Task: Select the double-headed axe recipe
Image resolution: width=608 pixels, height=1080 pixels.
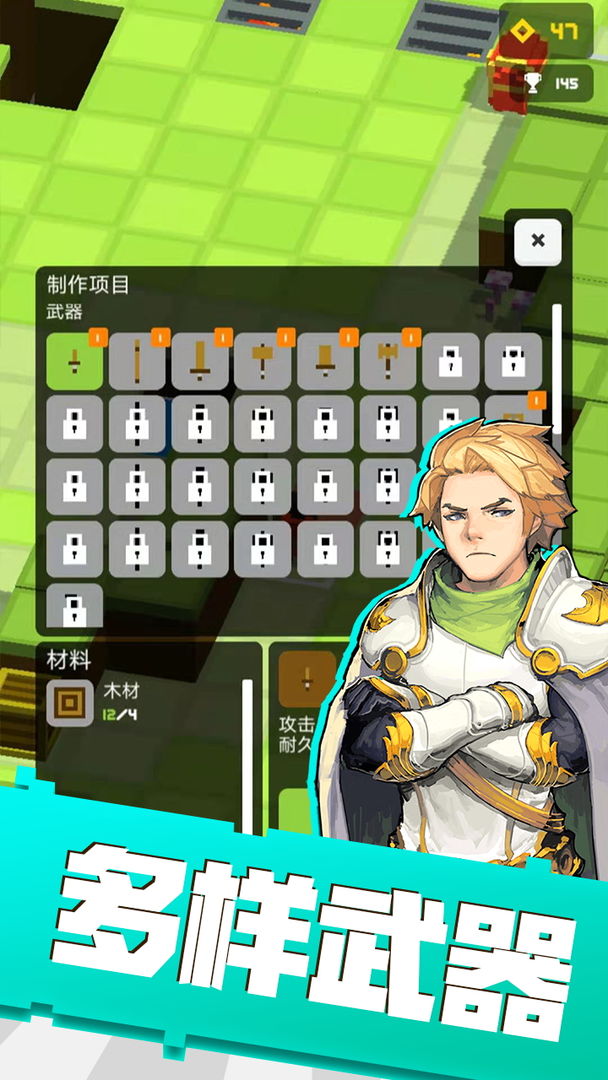Action: (388, 360)
